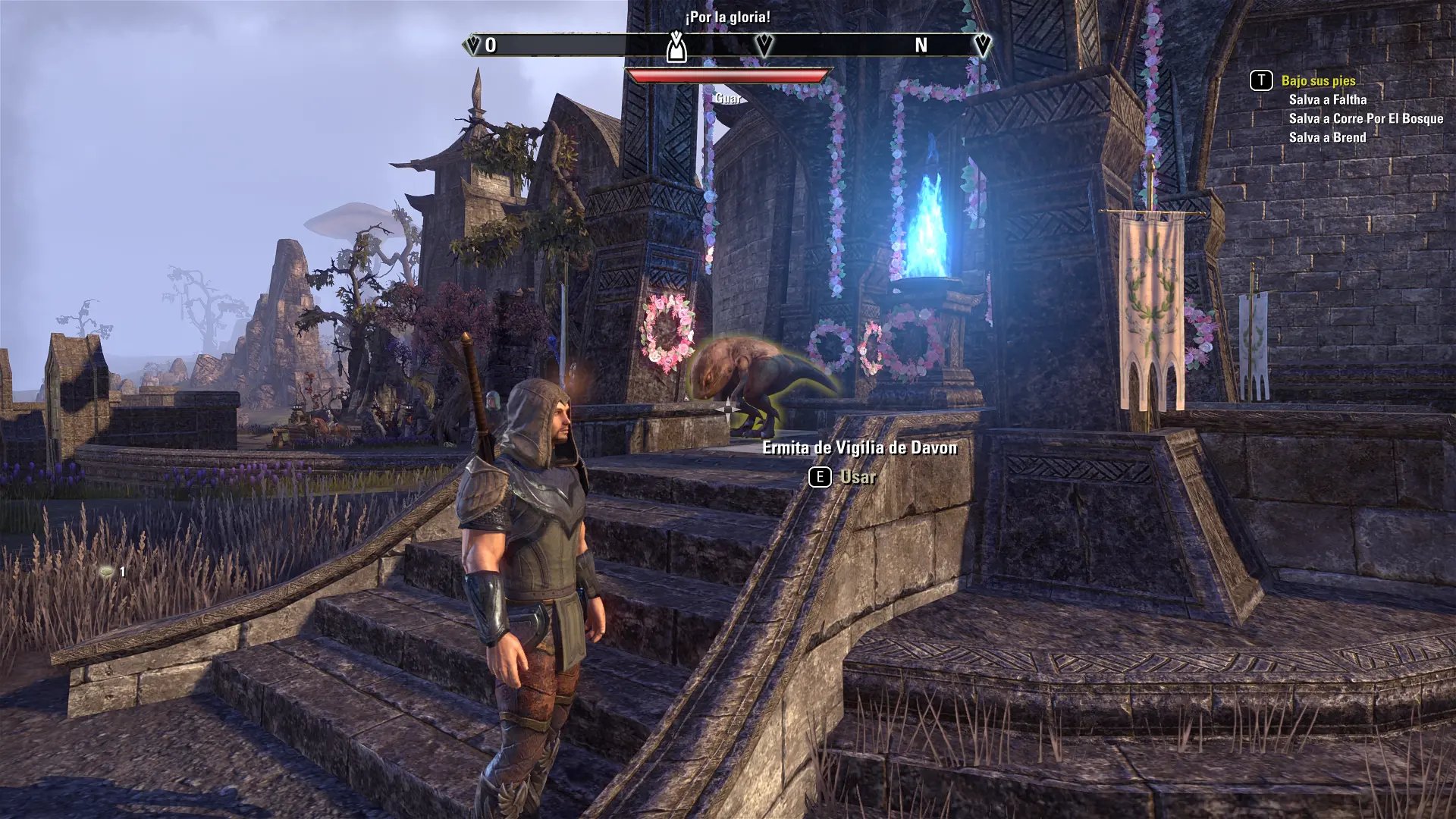Viewport: 1456px width, 819px height.
Task: Click the white quest giver marker on the compass
Action: 676,47
